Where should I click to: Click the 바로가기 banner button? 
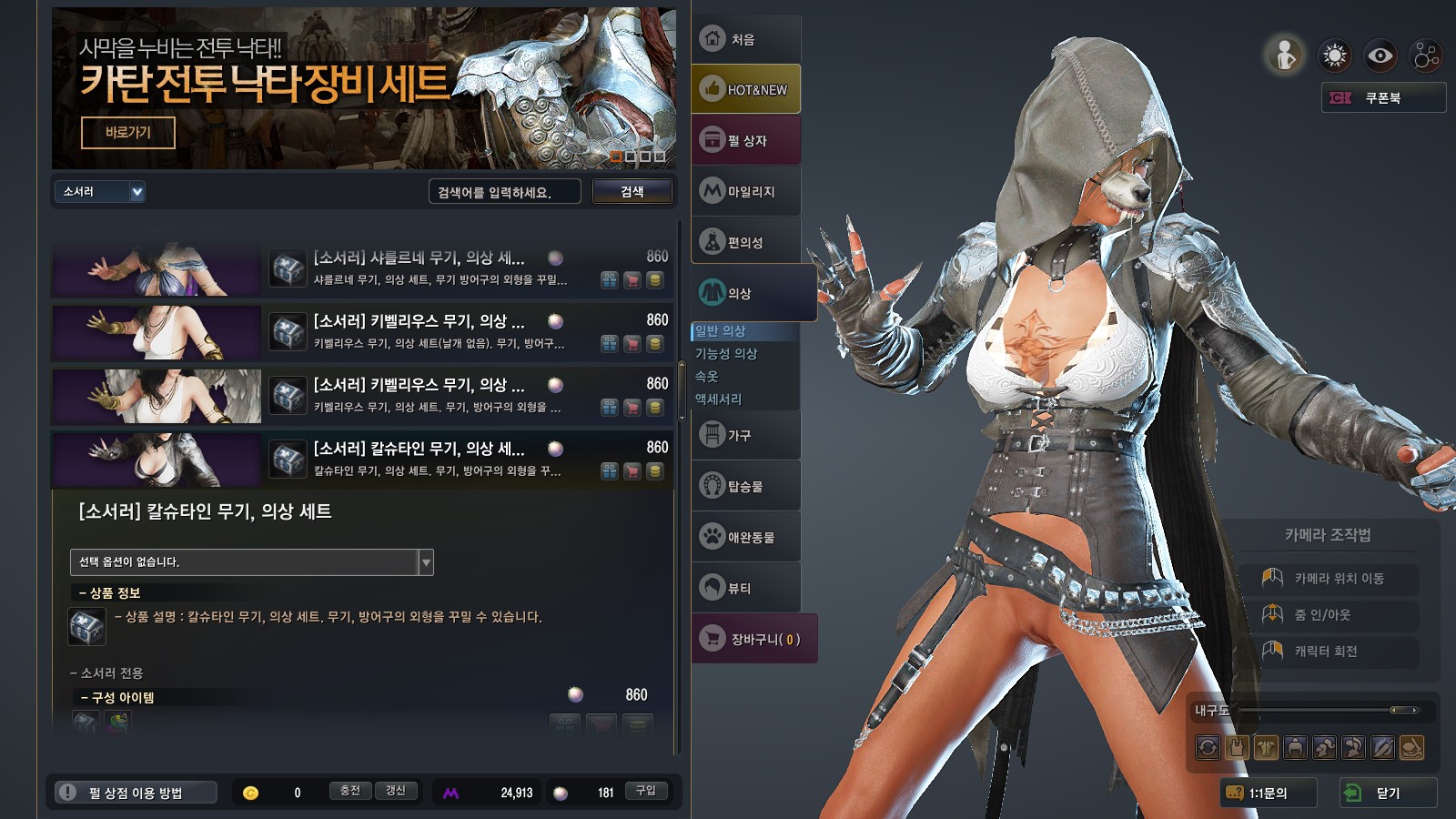tap(128, 133)
